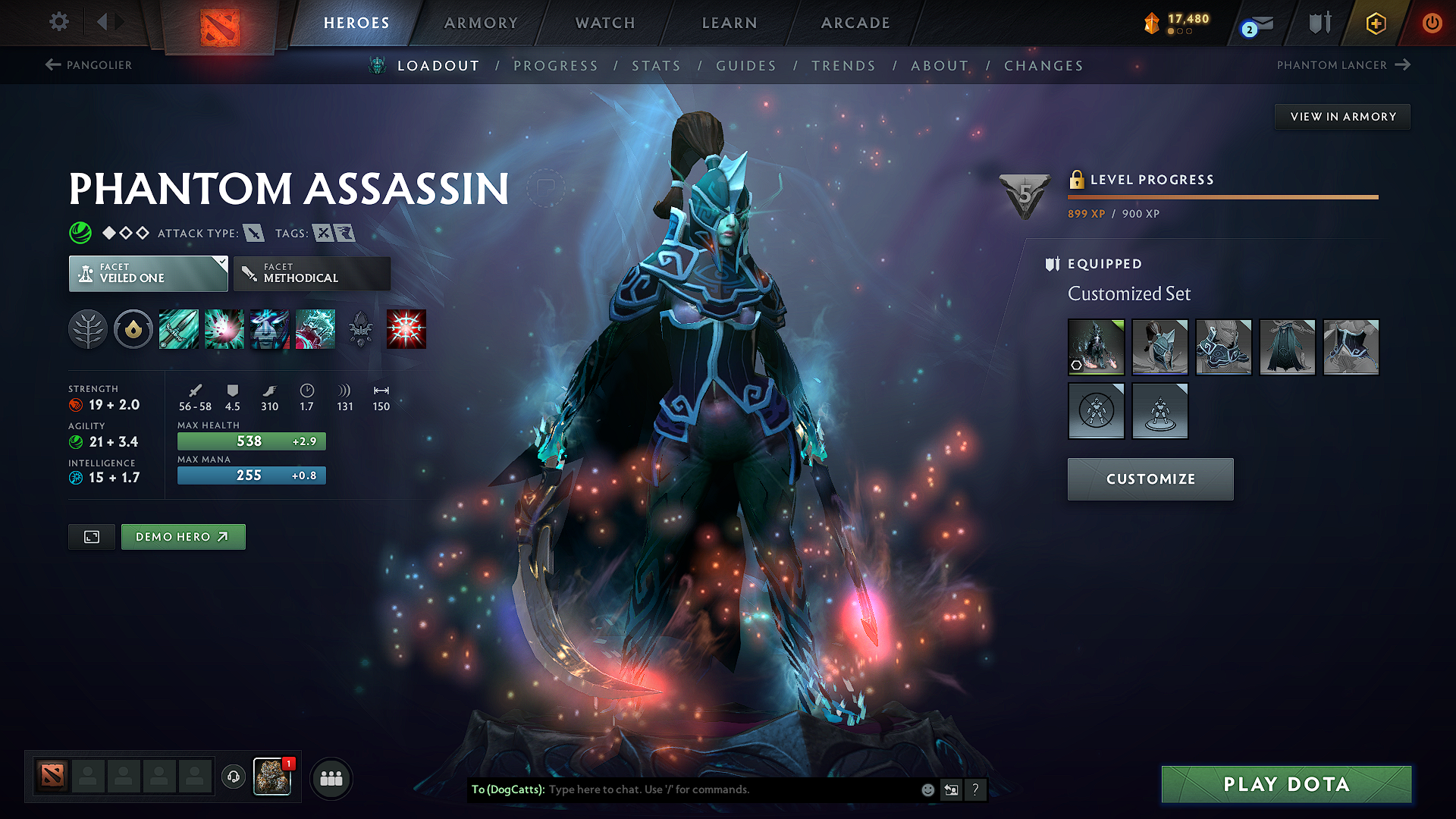Viewport: 1456px width, 819px height.
Task: Open the Armory tab in top navigation
Action: tap(481, 23)
